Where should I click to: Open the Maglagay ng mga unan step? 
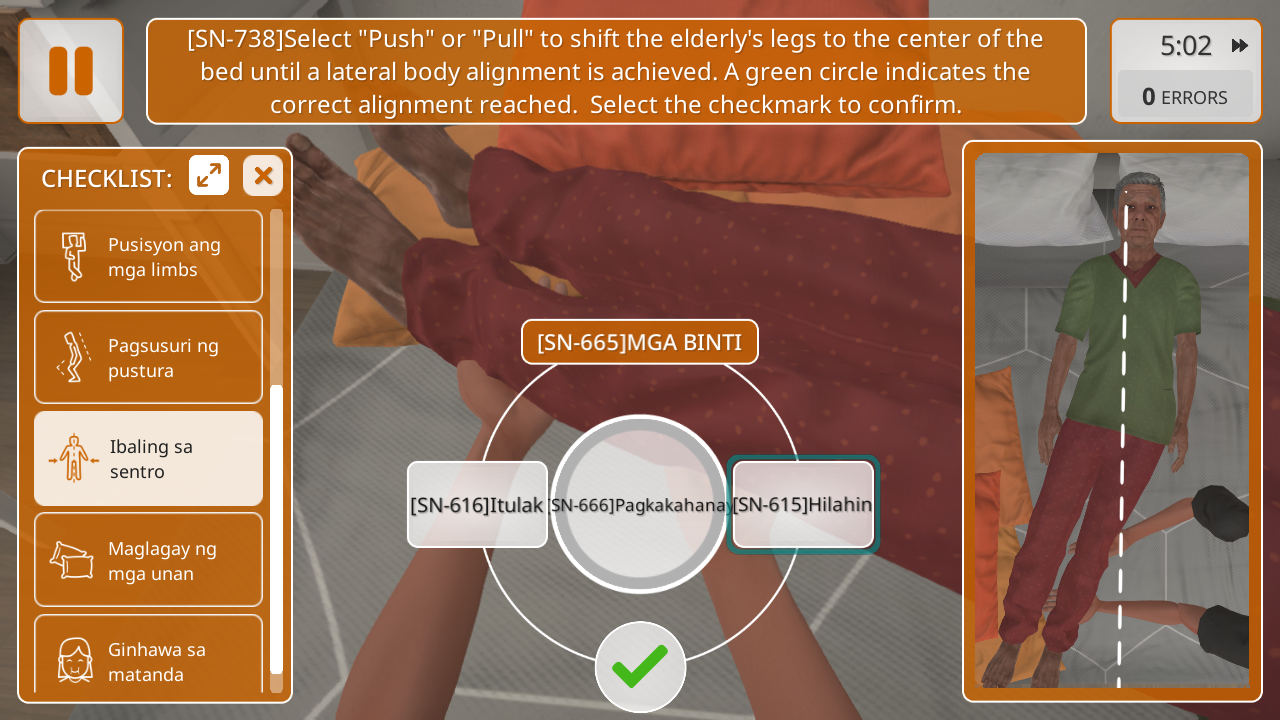coord(149,560)
